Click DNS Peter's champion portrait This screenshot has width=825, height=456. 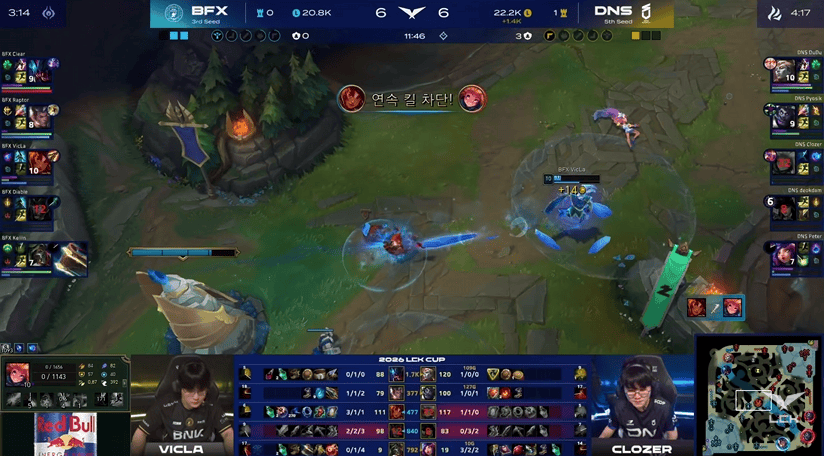(783, 254)
